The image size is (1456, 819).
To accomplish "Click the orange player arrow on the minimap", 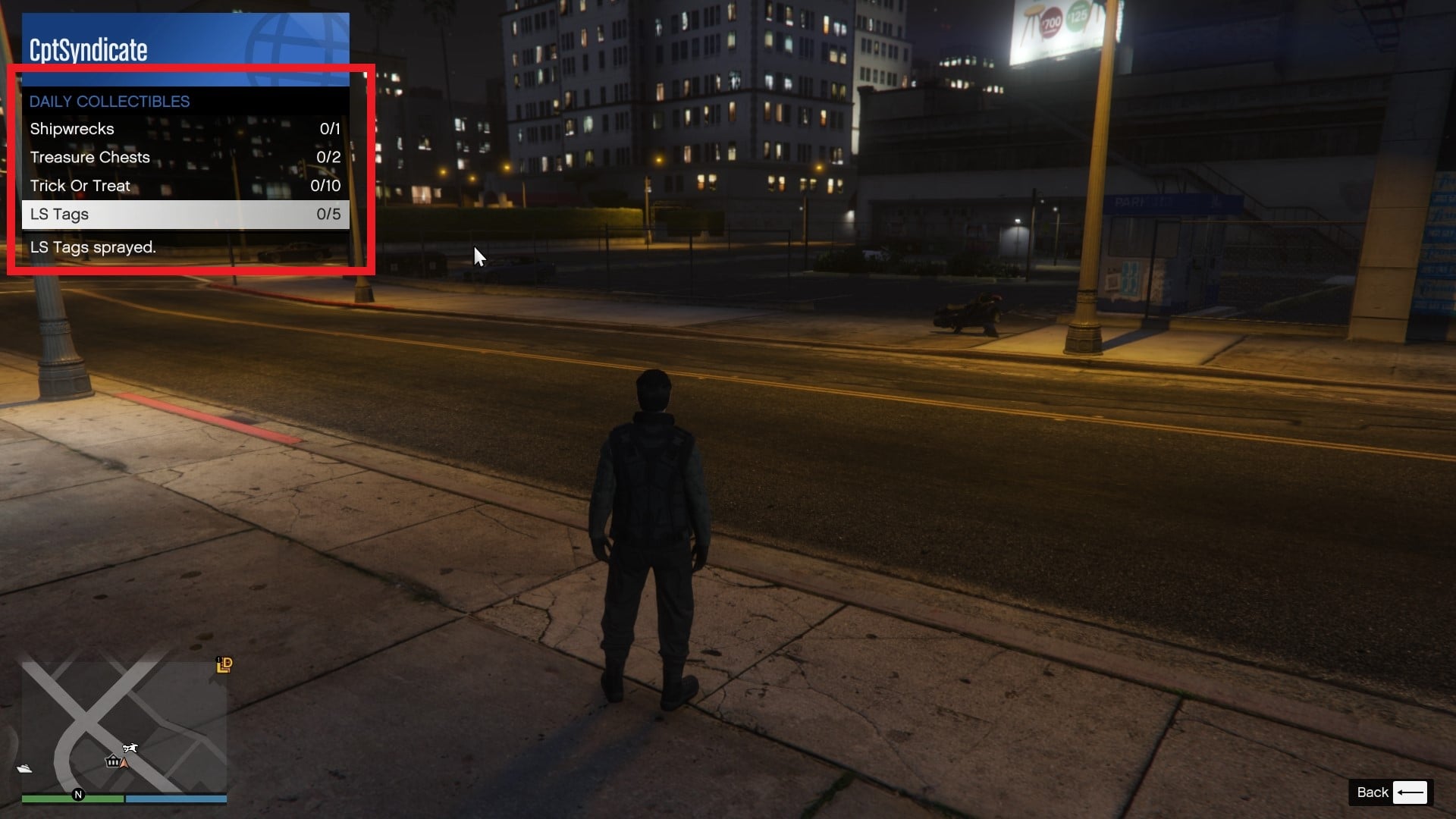I will [125, 764].
